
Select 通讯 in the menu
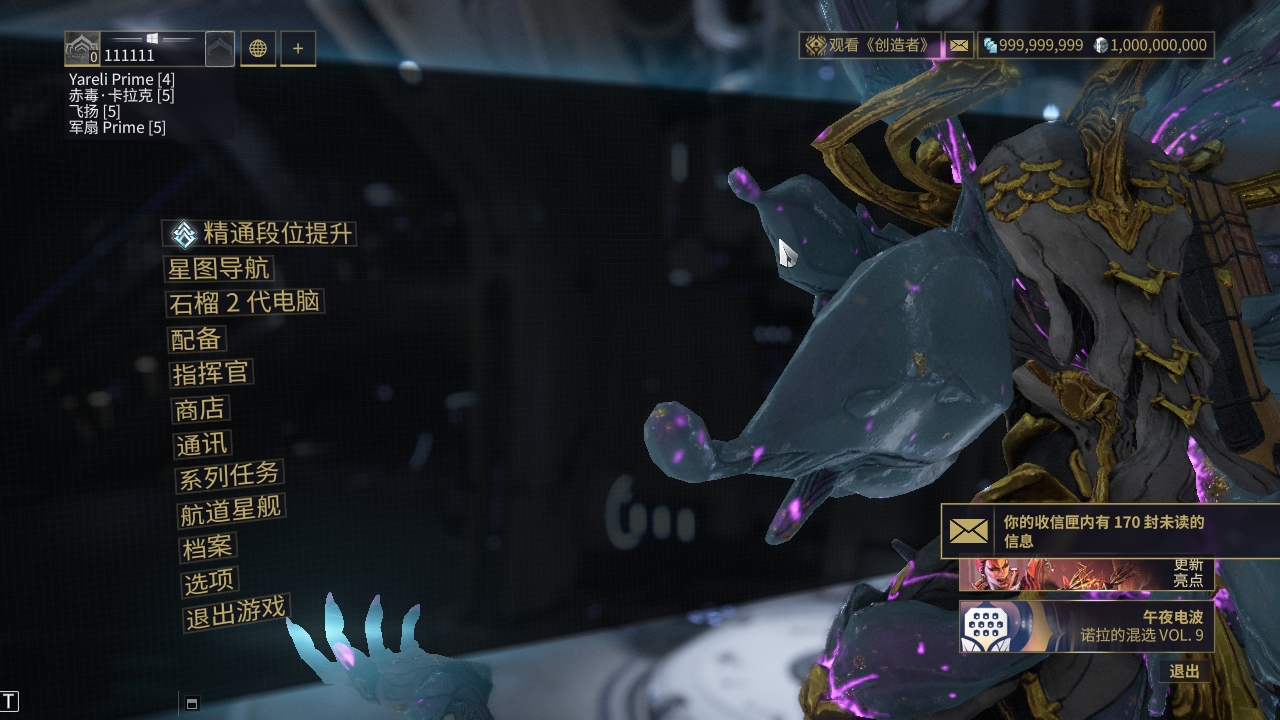point(202,444)
